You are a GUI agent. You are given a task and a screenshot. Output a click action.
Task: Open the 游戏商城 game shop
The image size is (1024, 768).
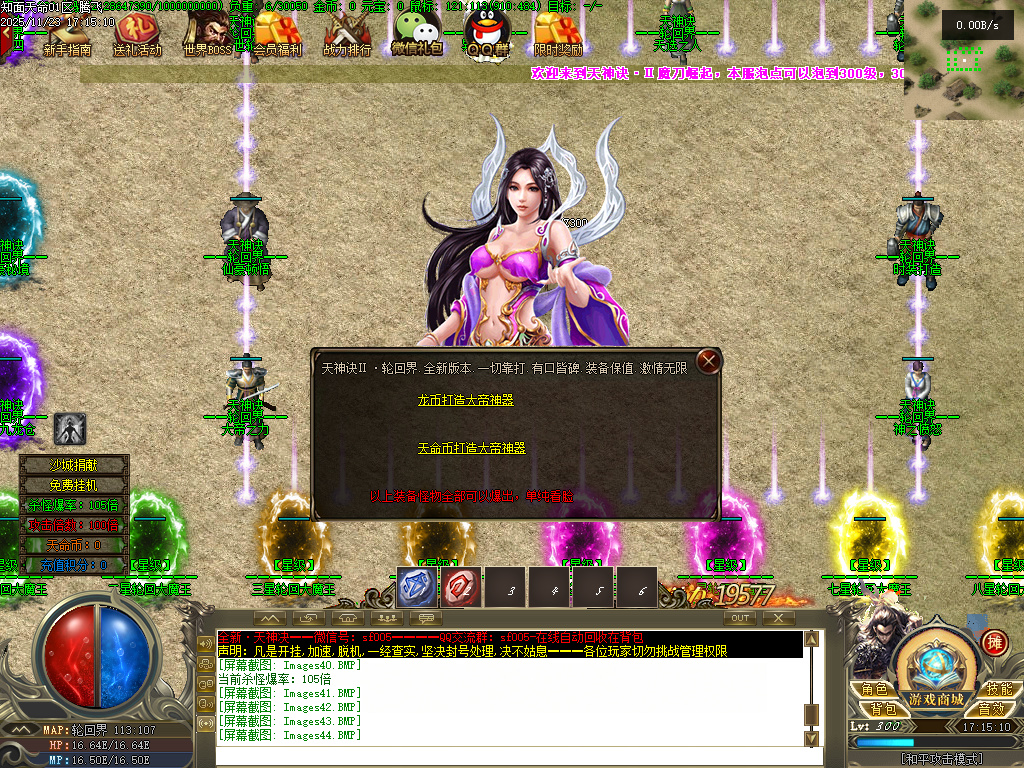pyautogui.click(x=936, y=699)
